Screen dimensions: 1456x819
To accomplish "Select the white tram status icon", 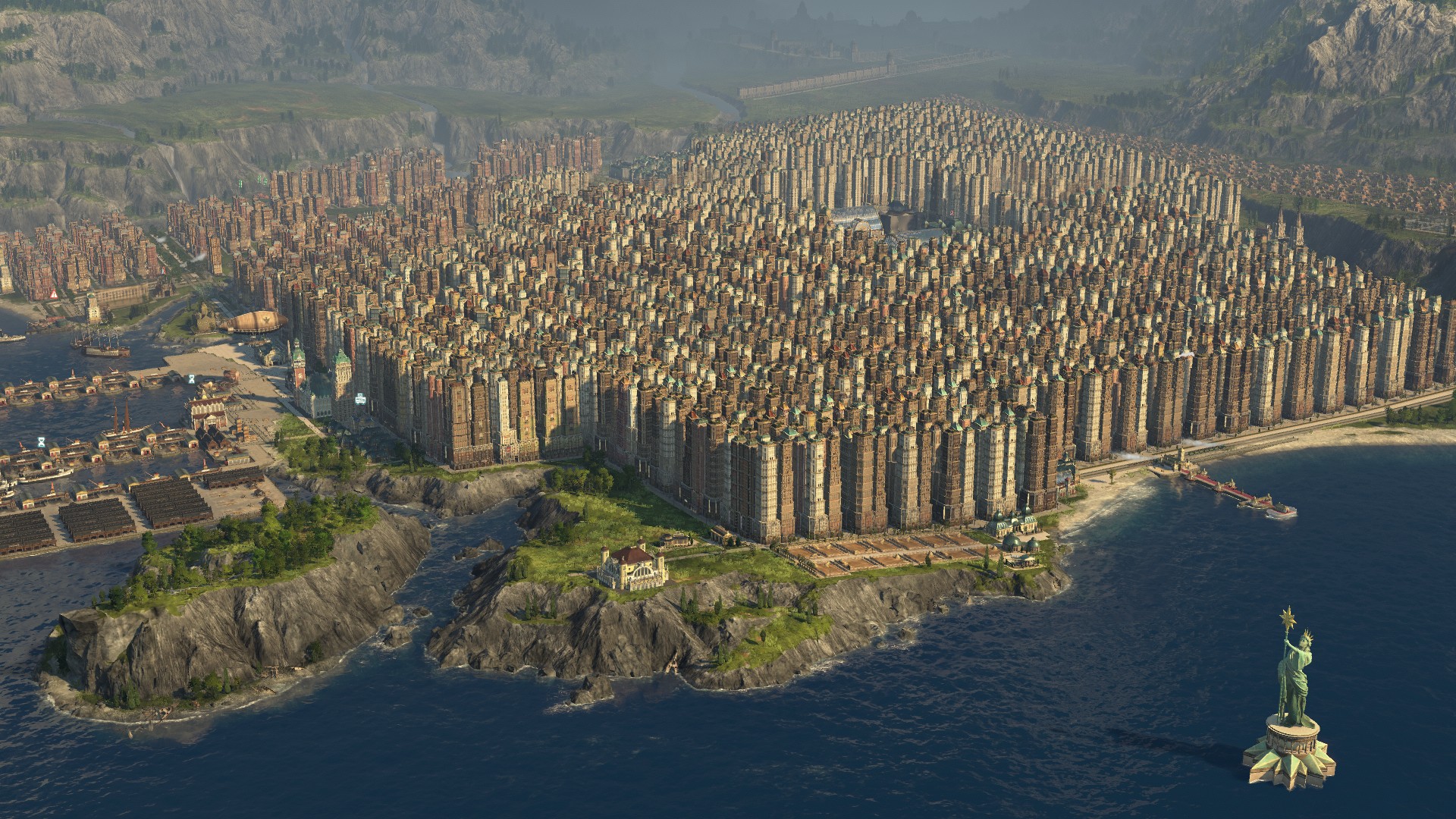I will pyautogui.click(x=360, y=399).
